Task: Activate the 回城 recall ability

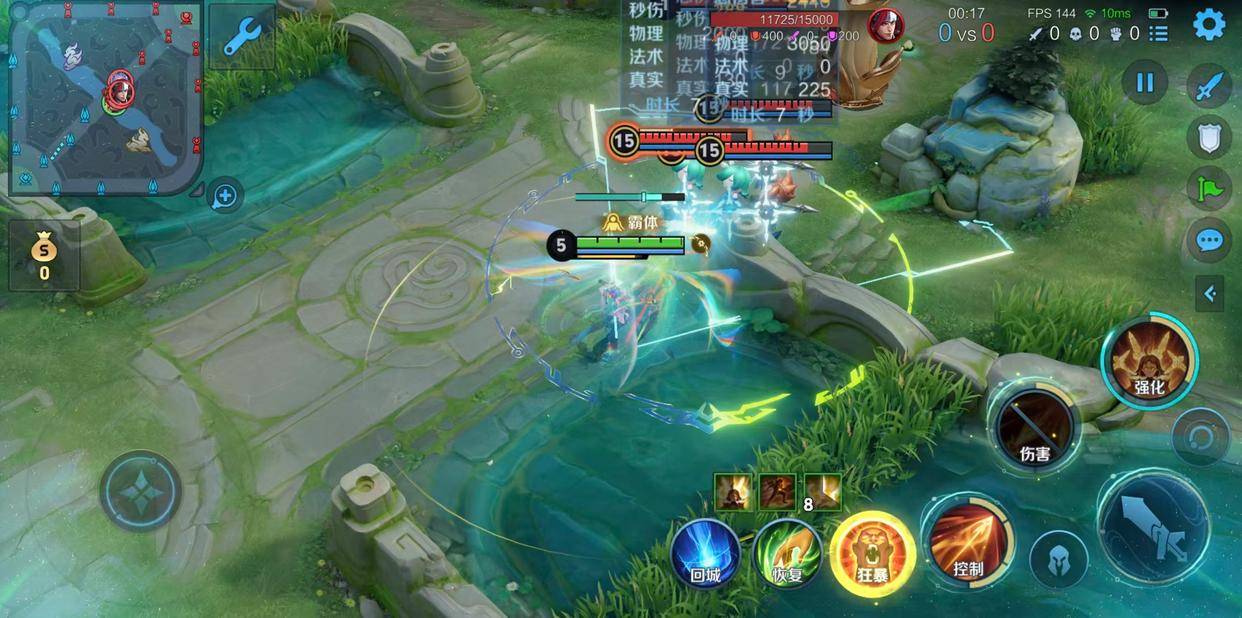Action: click(705, 553)
